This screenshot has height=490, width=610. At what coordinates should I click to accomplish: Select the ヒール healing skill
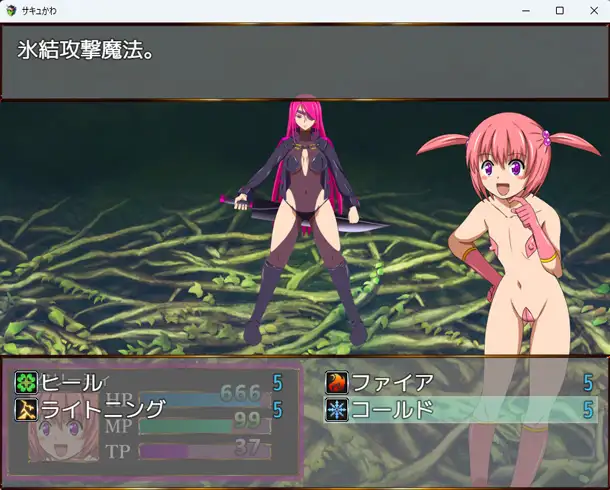(70, 382)
